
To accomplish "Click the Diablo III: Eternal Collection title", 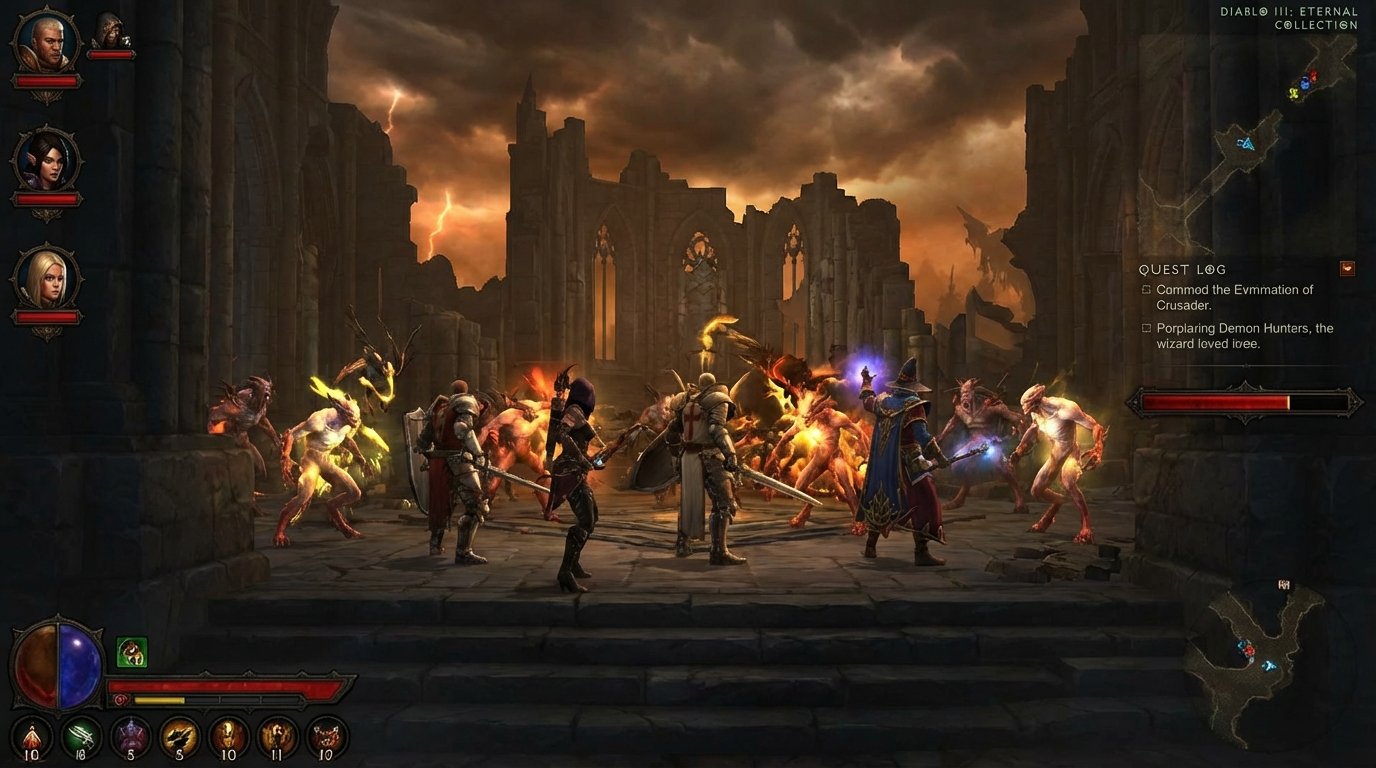I will tap(1288, 17).
